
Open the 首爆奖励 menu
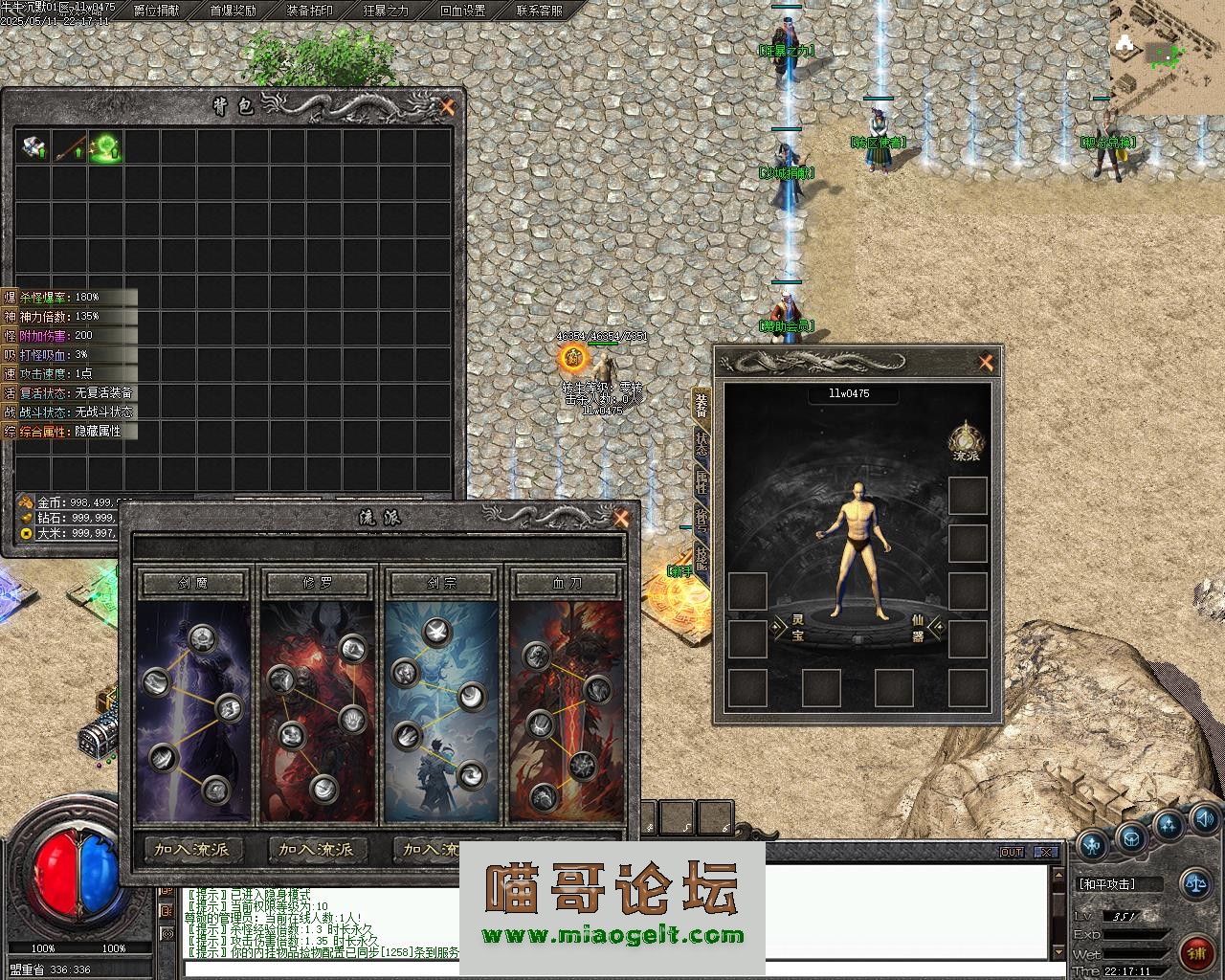tap(233, 11)
